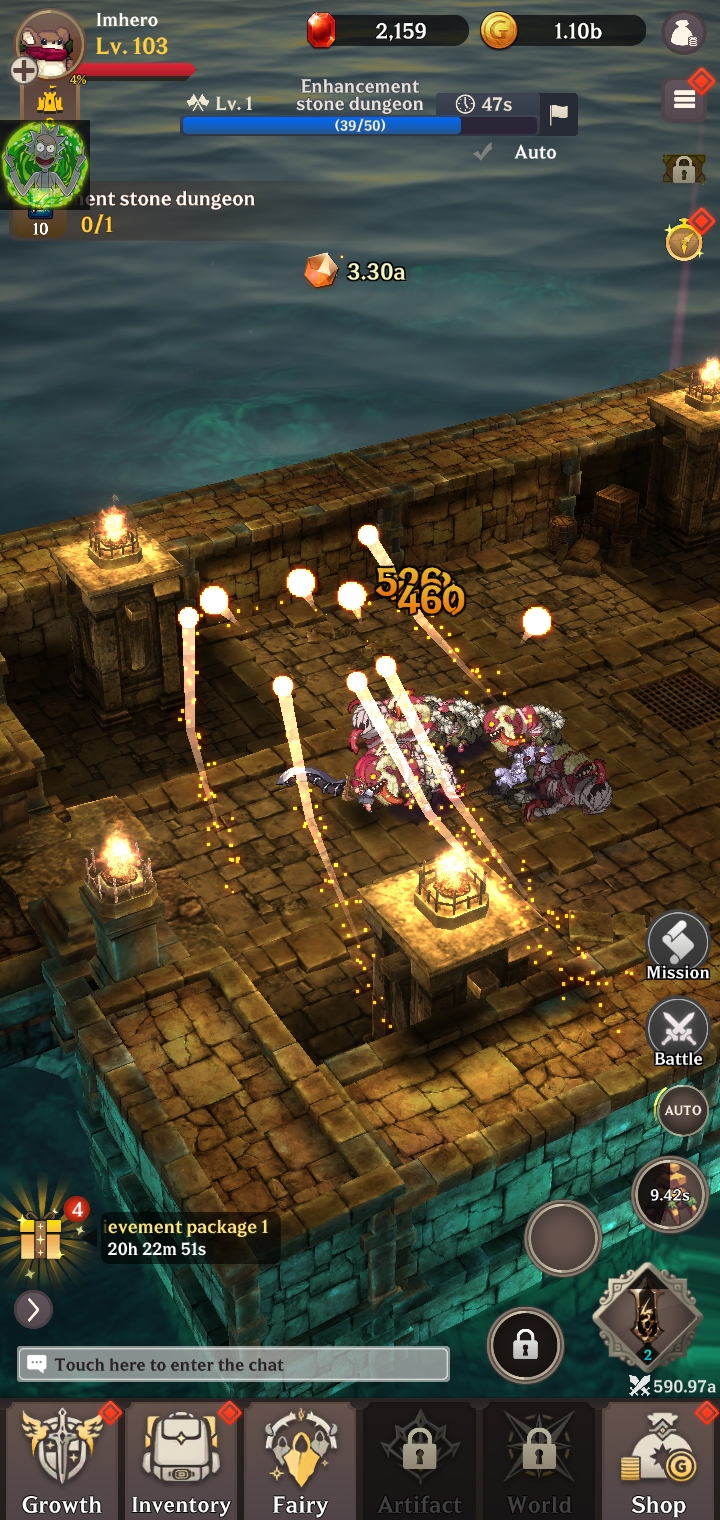Viewport: 720px width, 1520px height.
Task: Tap the locked skill slot
Action: click(525, 1346)
